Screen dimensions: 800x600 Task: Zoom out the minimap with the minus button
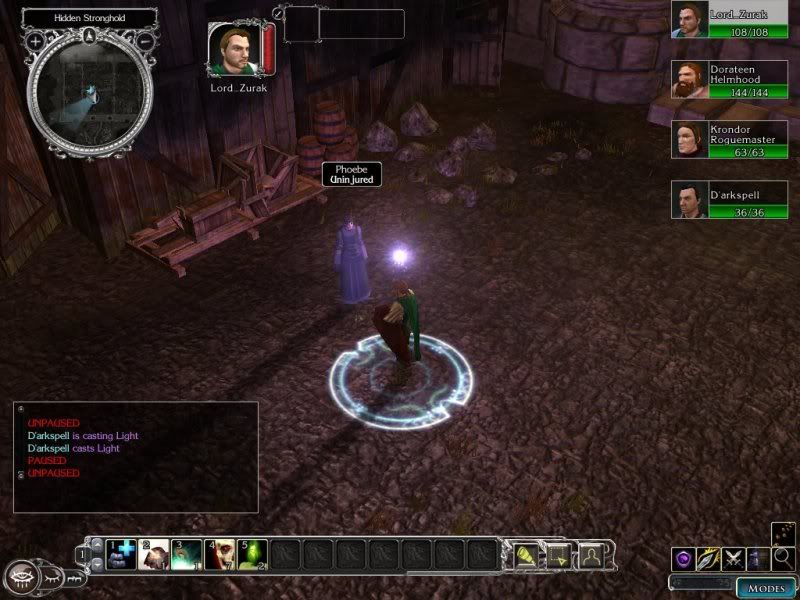pyautogui.click(x=145, y=42)
